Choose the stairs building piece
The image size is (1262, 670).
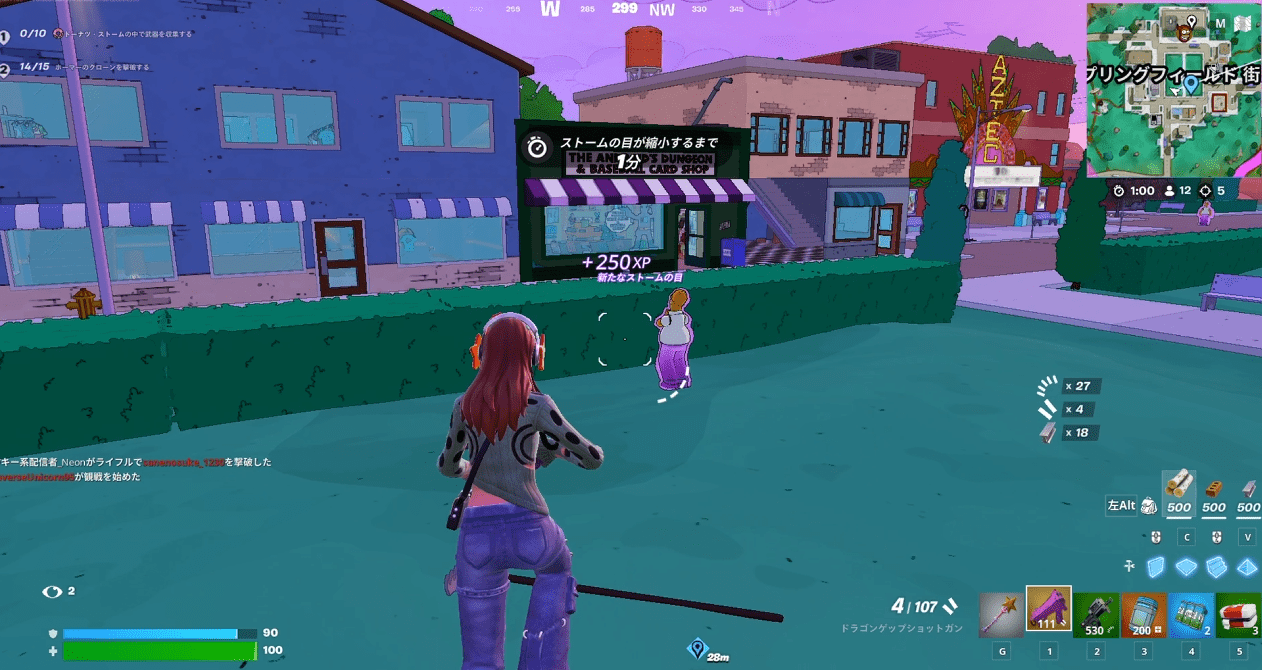1218,567
